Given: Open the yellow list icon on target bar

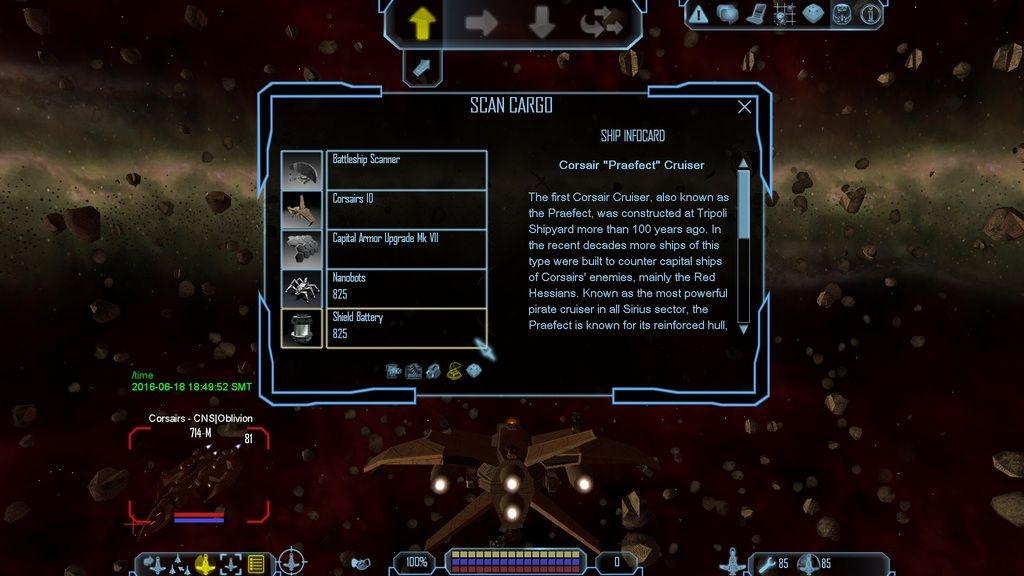Looking at the screenshot, I should 256,563.
